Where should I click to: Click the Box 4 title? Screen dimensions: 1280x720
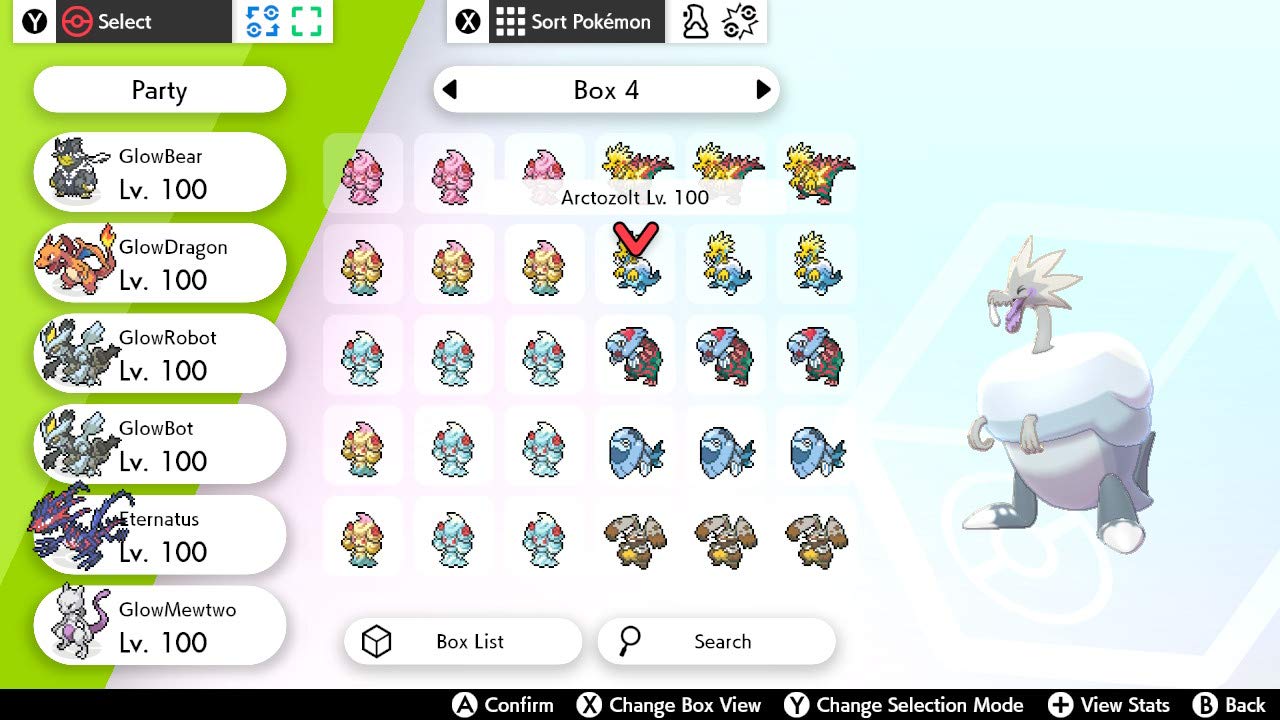pyautogui.click(x=606, y=89)
